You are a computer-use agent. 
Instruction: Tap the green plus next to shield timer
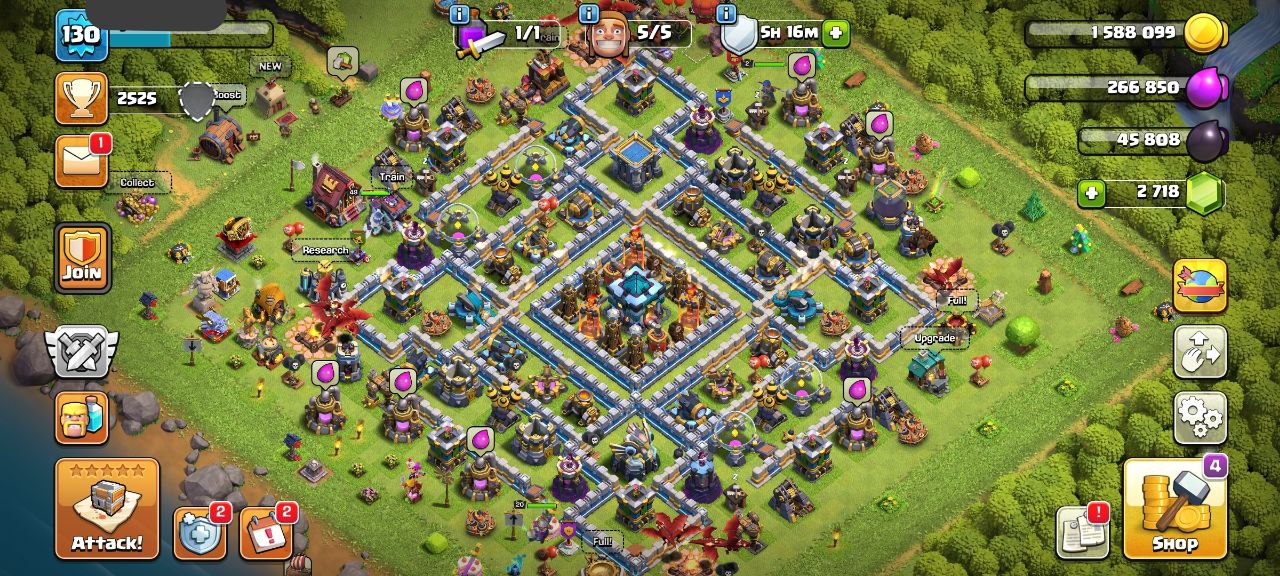[836, 33]
